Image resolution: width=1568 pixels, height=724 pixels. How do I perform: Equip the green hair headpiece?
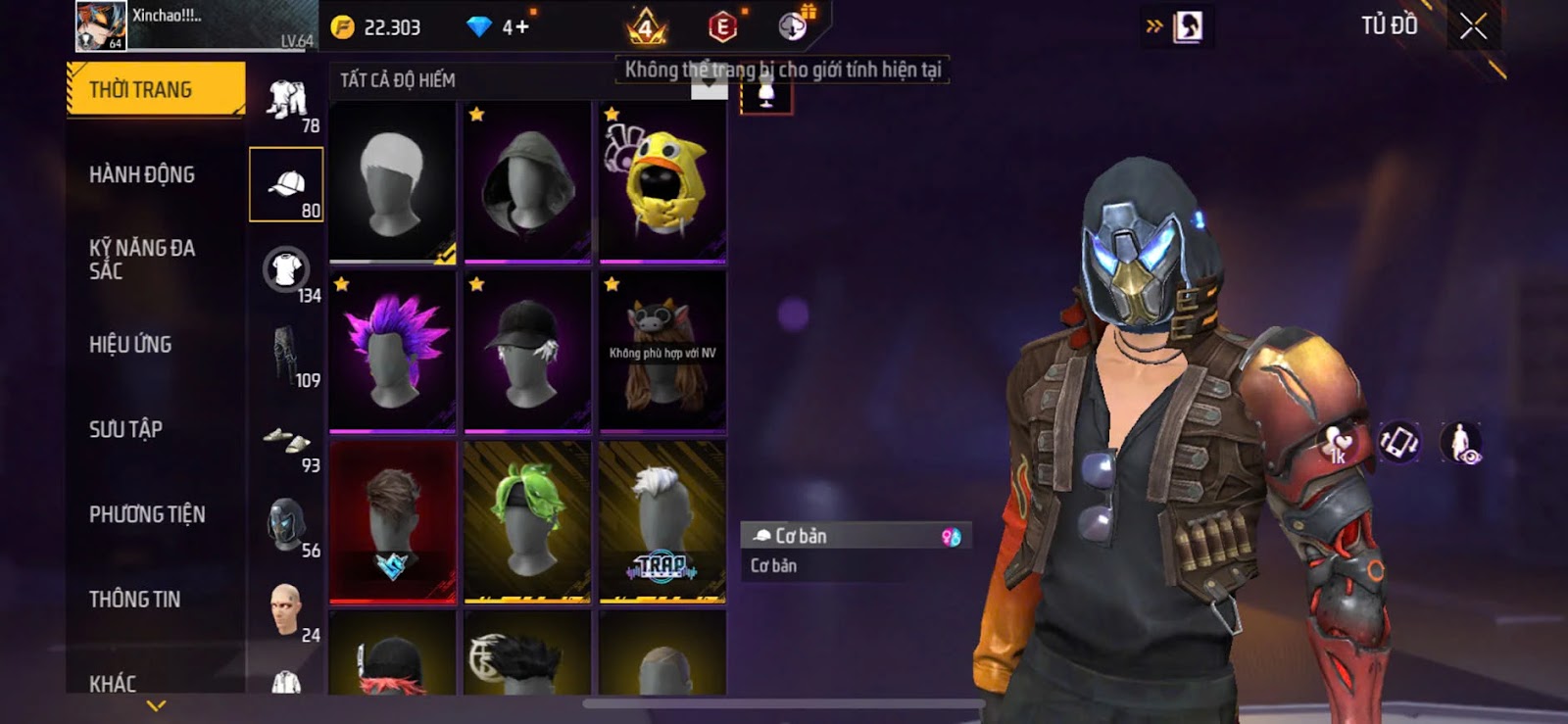point(527,520)
